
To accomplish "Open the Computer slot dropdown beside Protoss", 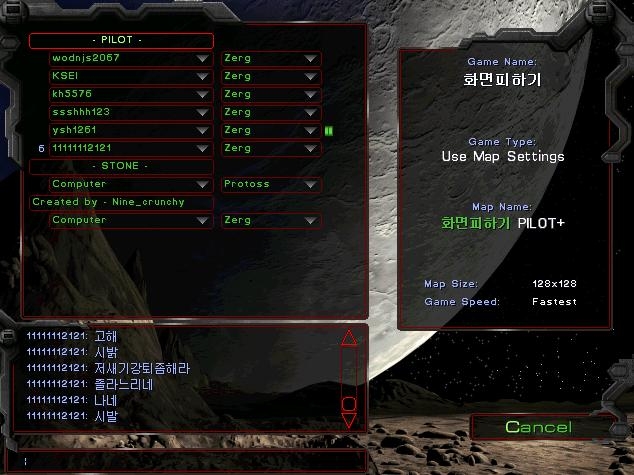I will pos(203,185).
